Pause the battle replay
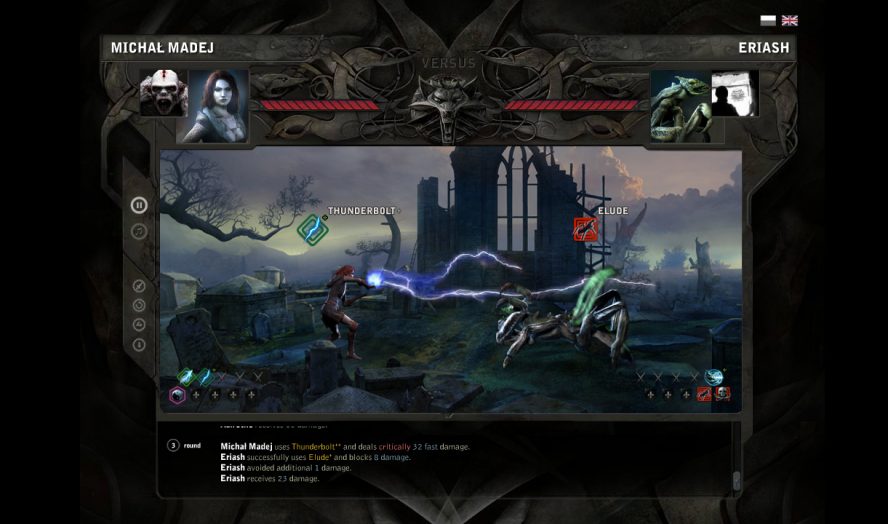Image resolution: width=888 pixels, height=524 pixels. pos(139,205)
